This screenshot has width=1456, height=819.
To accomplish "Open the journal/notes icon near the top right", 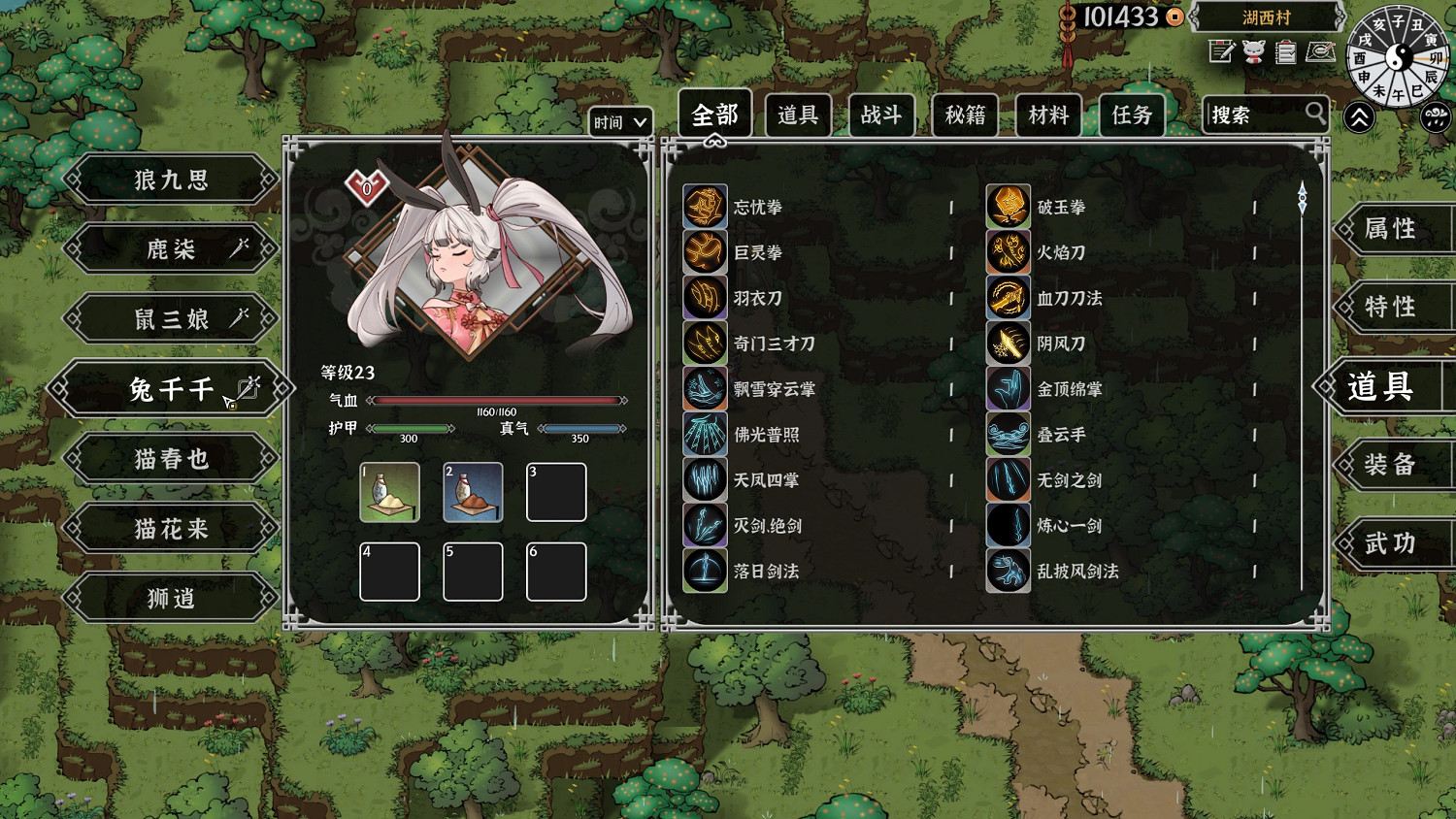I will pos(1318,52).
